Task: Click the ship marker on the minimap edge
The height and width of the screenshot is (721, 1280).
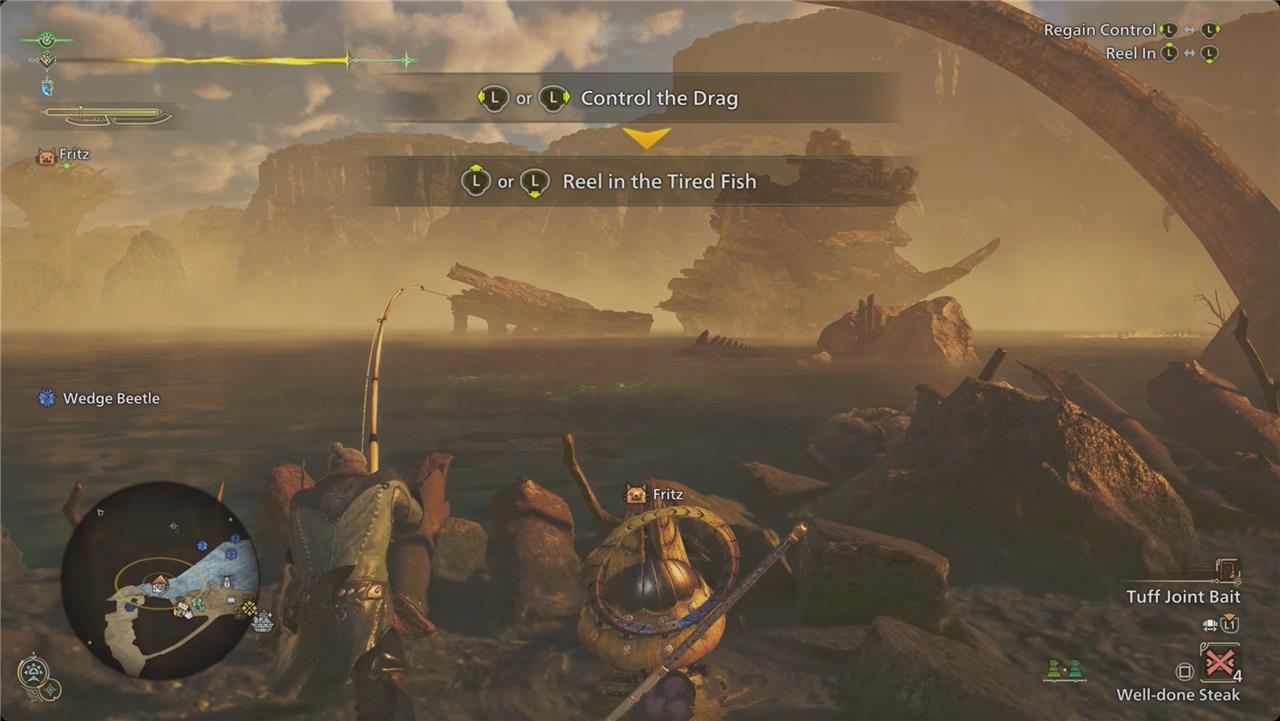Action: click(x=263, y=622)
